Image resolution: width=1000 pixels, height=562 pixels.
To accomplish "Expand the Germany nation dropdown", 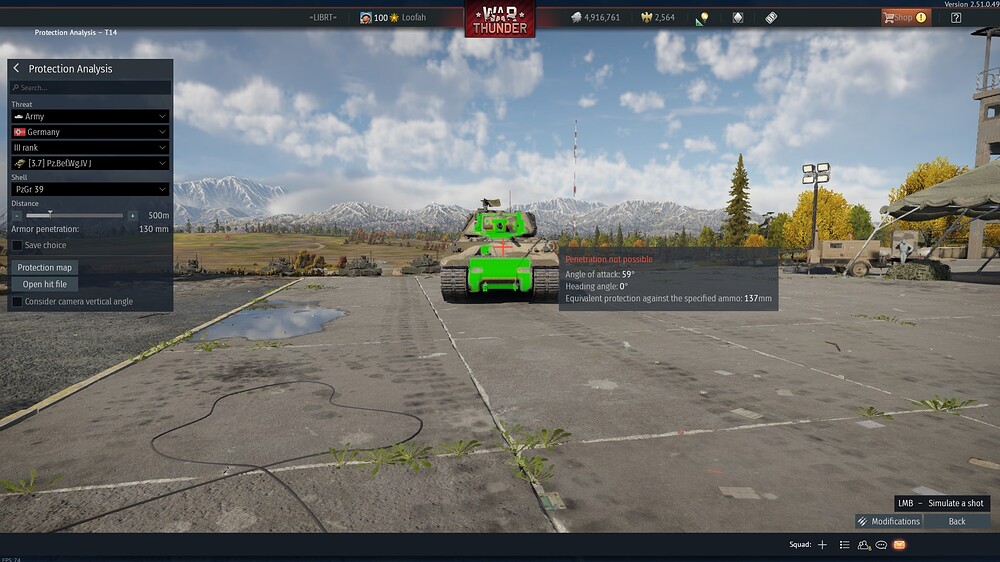I will point(89,132).
